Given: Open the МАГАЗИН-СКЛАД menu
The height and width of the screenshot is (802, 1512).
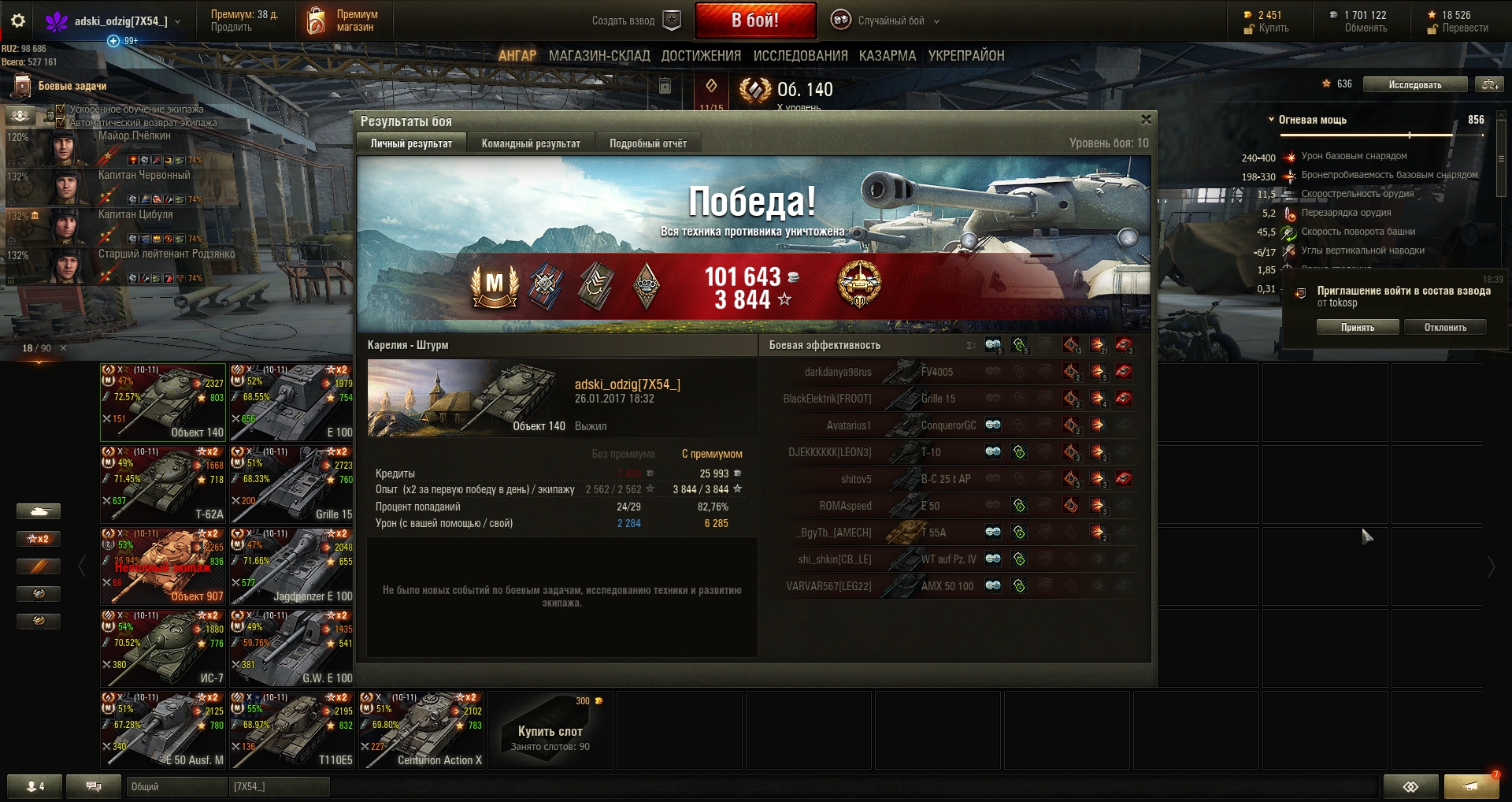Looking at the screenshot, I should point(599,56).
